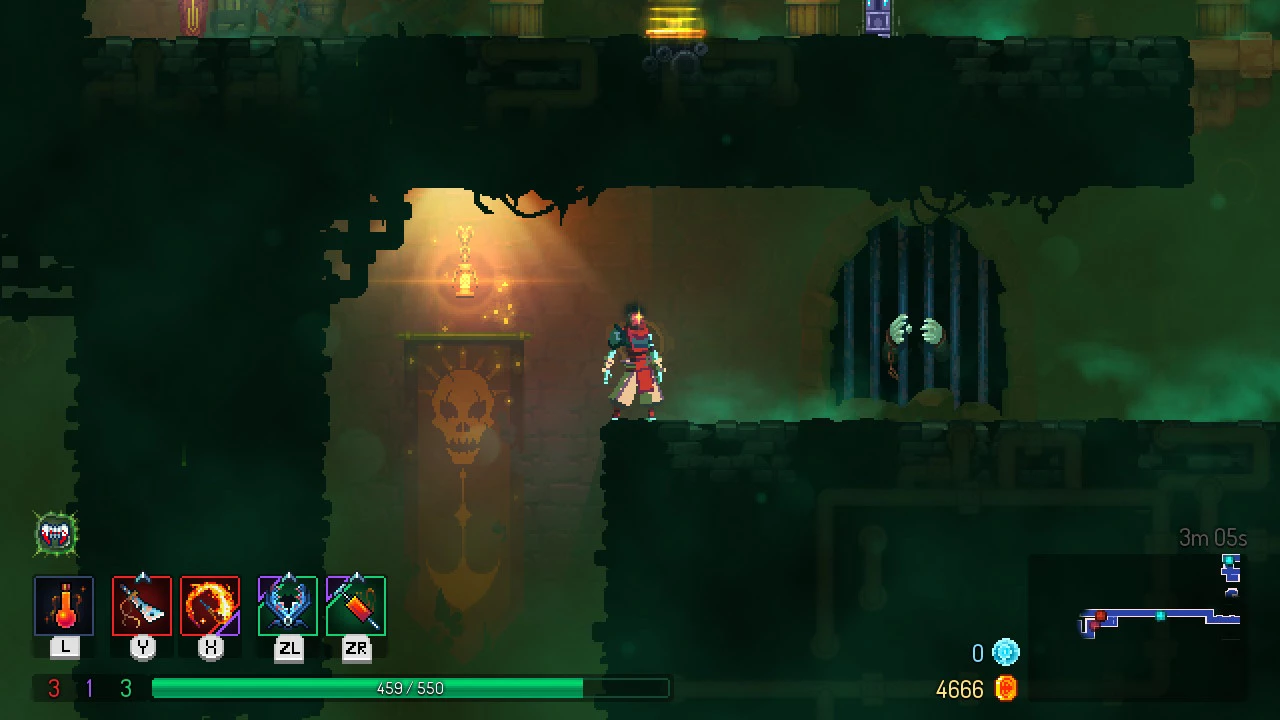Activate the red syringe skill slot

[x=356, y=606]
